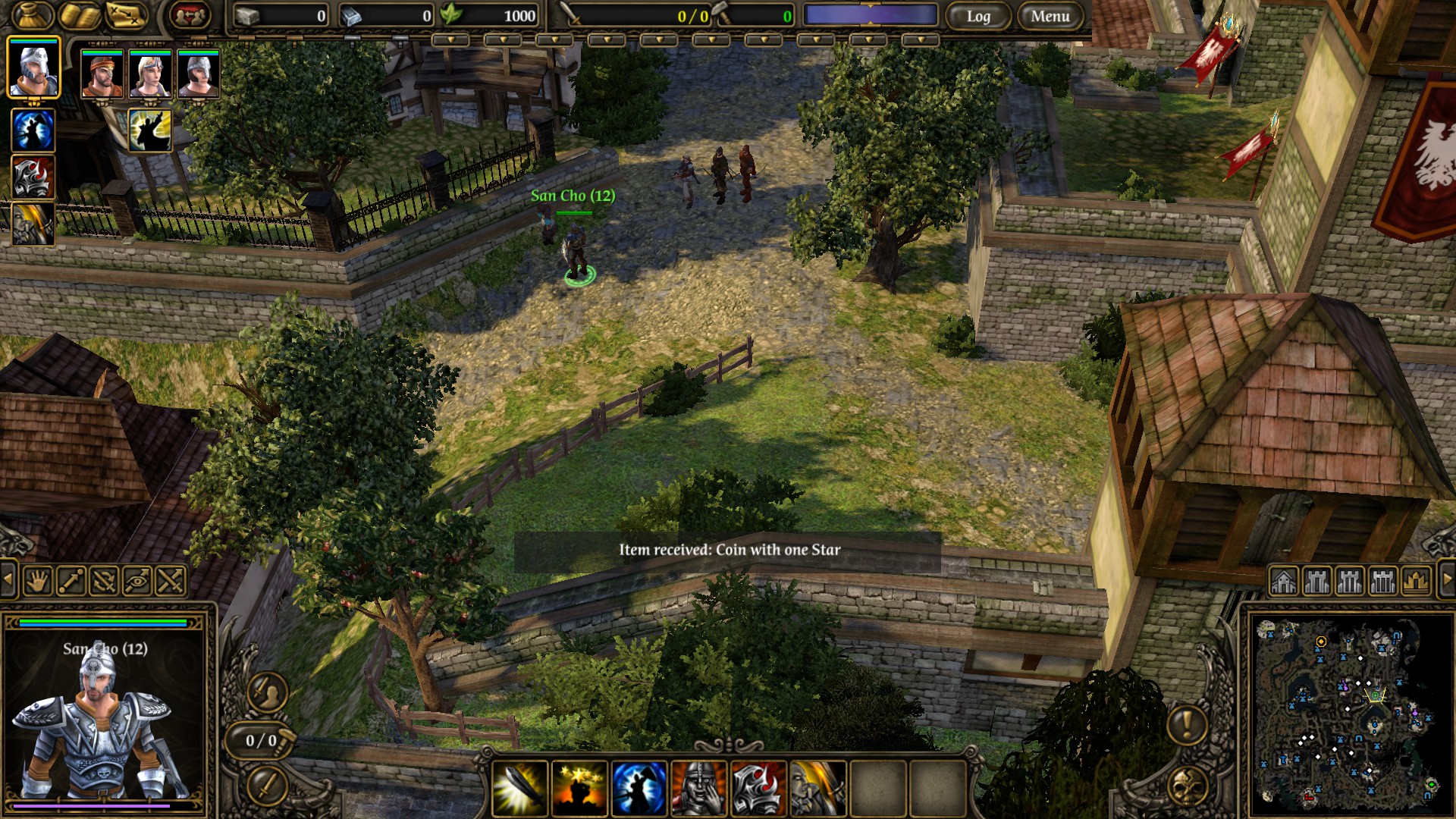The height and width of the screenshot is (819, 1456).
Task: Select the eye with arrow command
Action: coord(137,582)
